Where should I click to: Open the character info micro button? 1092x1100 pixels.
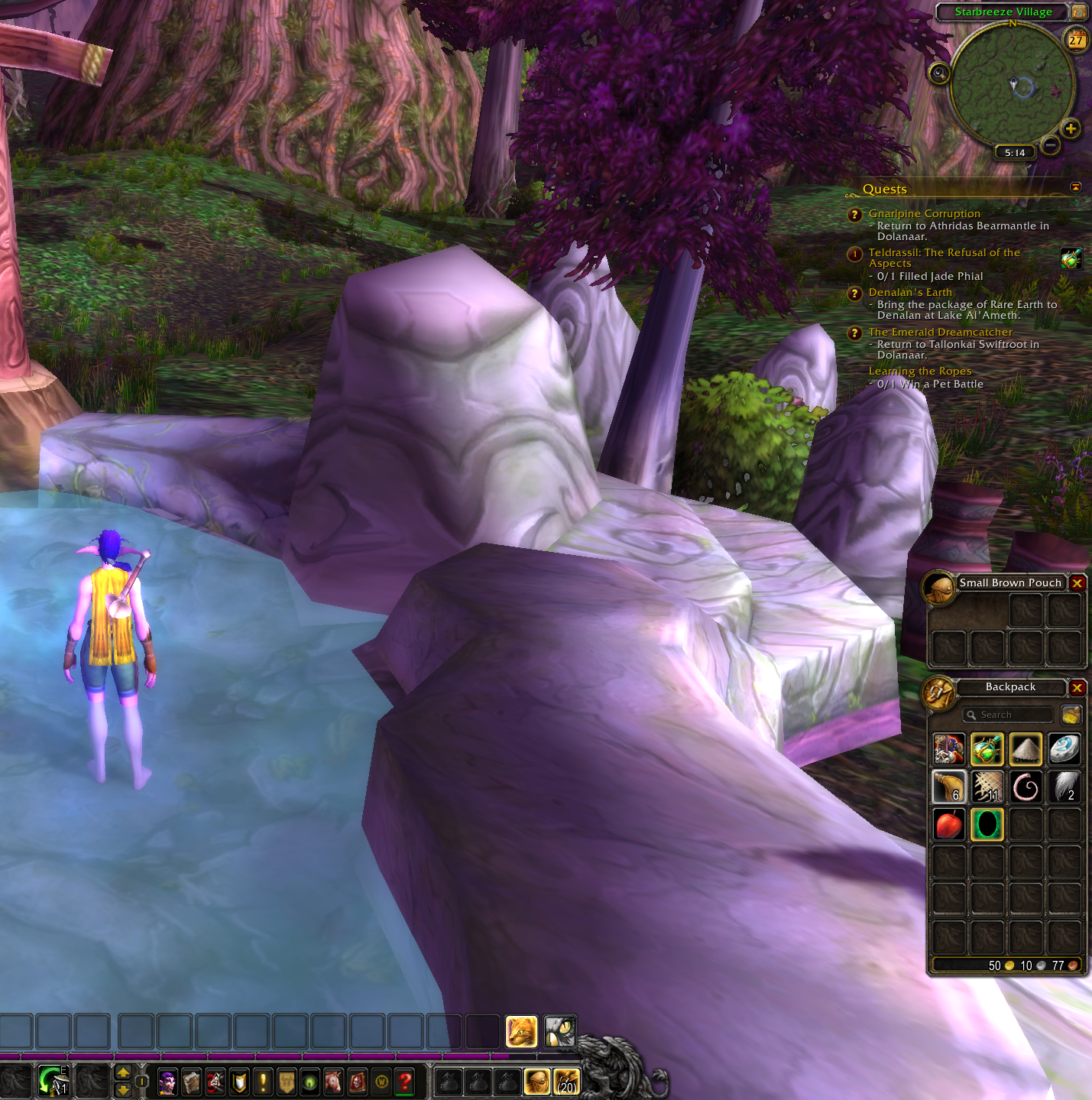[x=167, y=1082]
